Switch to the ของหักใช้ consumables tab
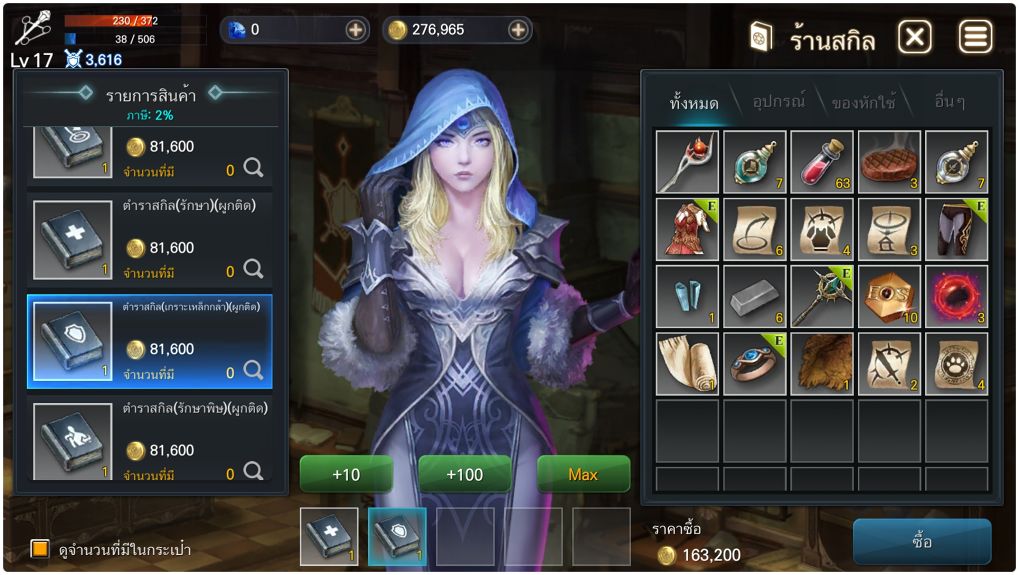The width and height of the screenshot is (1019, 575). 863,102
